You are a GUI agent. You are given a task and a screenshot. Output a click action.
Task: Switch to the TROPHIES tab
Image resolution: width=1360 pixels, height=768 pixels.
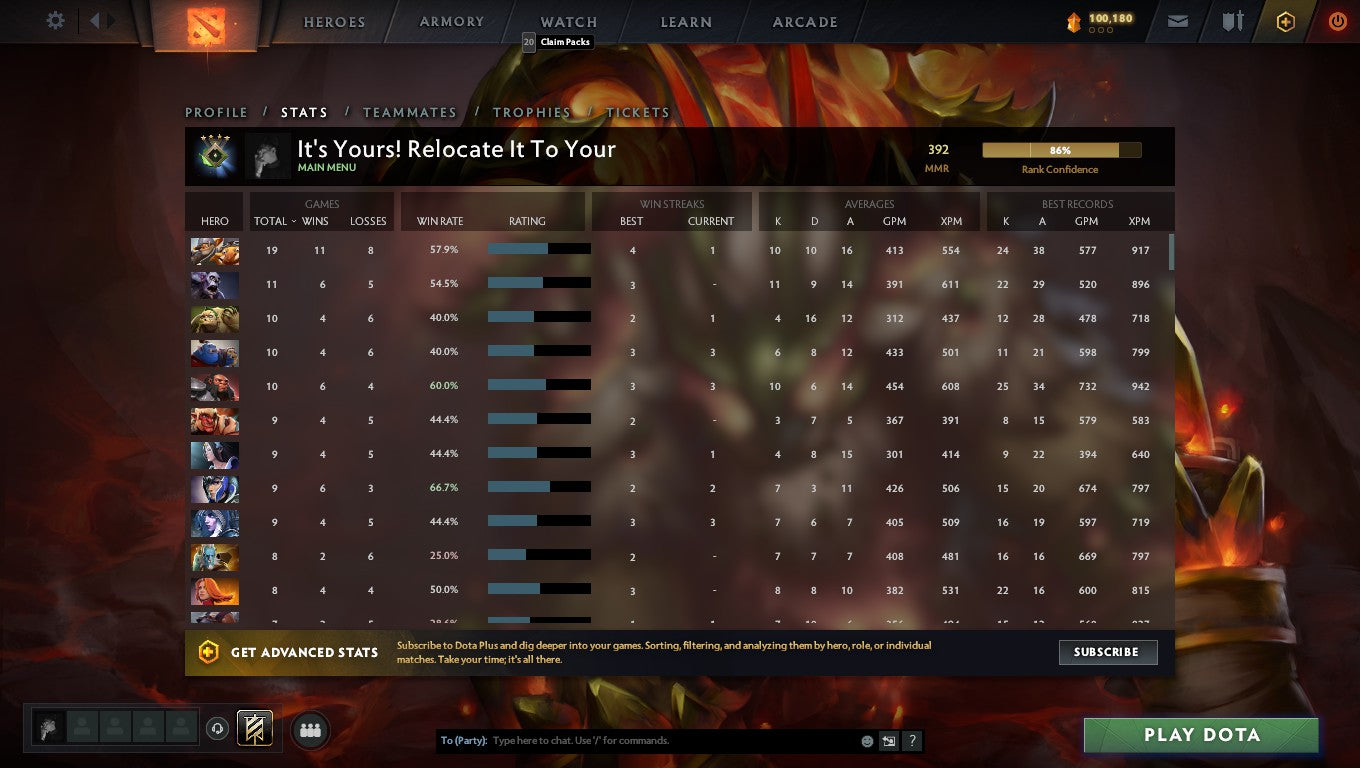[532, 112]
